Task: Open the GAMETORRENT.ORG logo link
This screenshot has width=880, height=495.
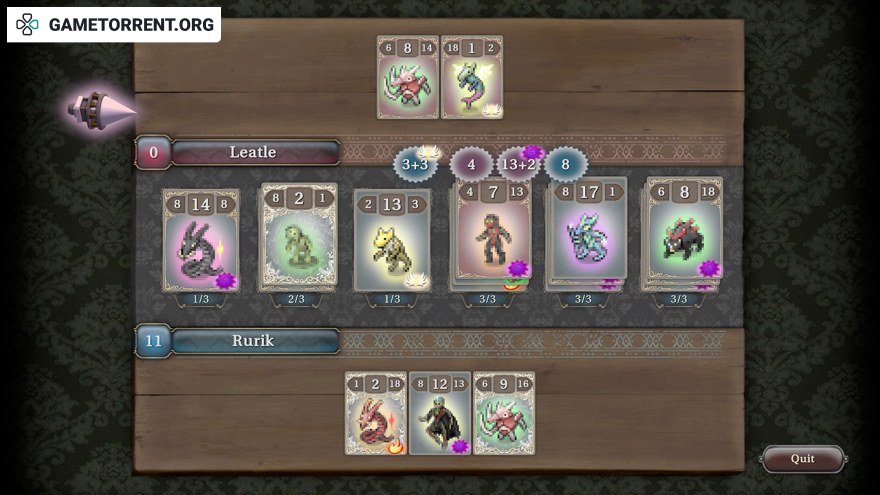Action: [x=114, y=25]
